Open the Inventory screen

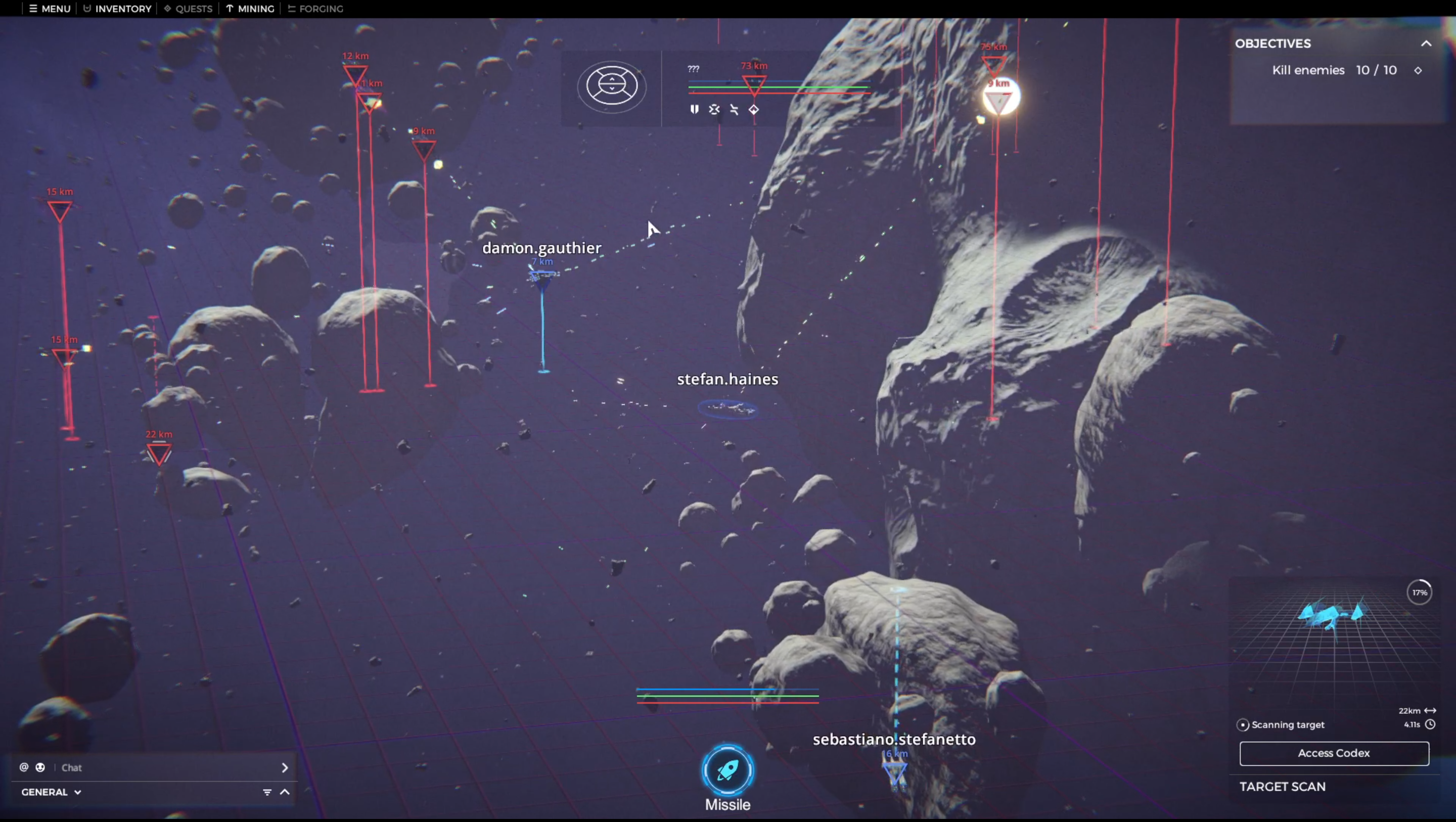(118, 9)
